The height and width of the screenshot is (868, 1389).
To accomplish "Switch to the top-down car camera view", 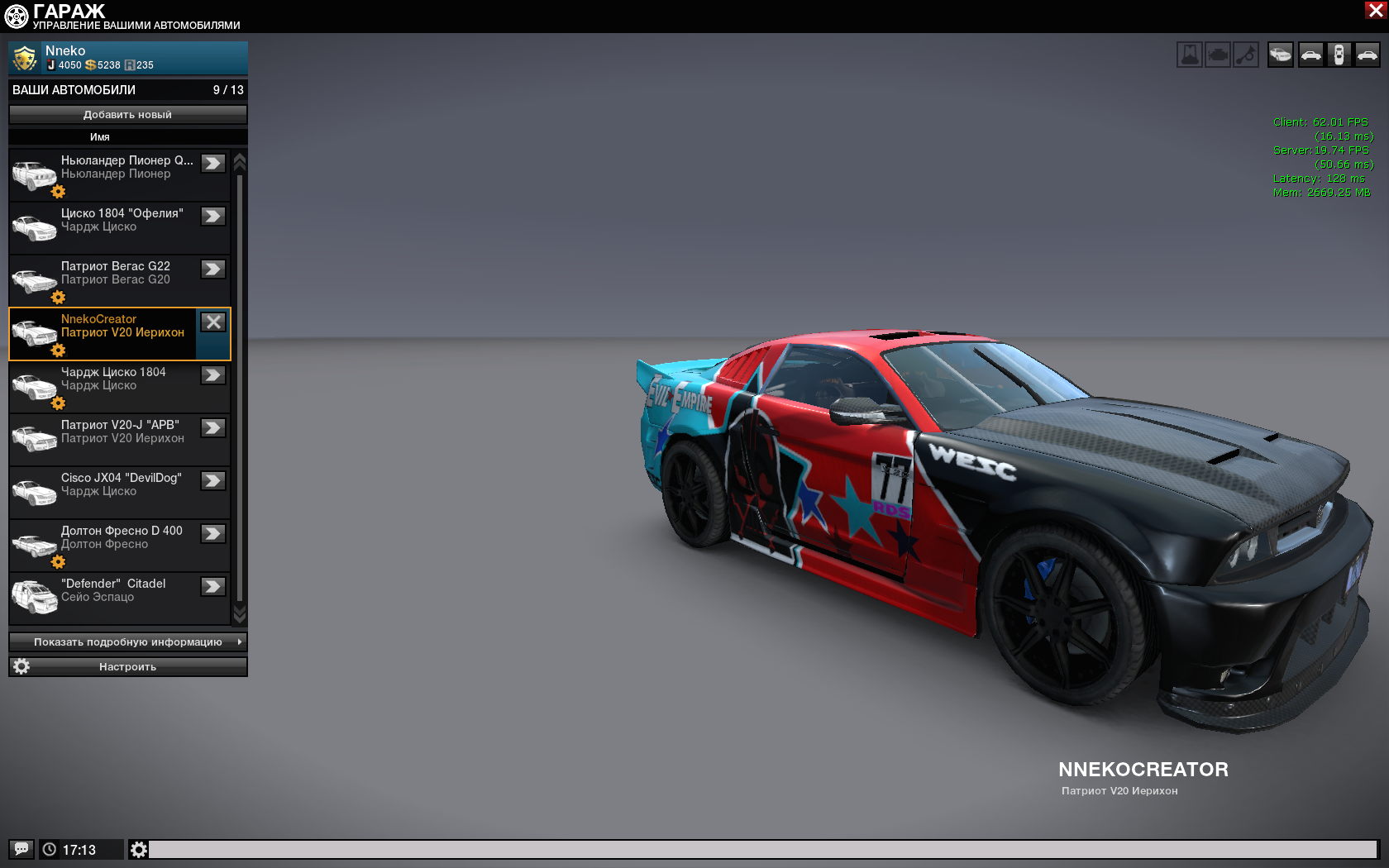I will (1339, 55).
